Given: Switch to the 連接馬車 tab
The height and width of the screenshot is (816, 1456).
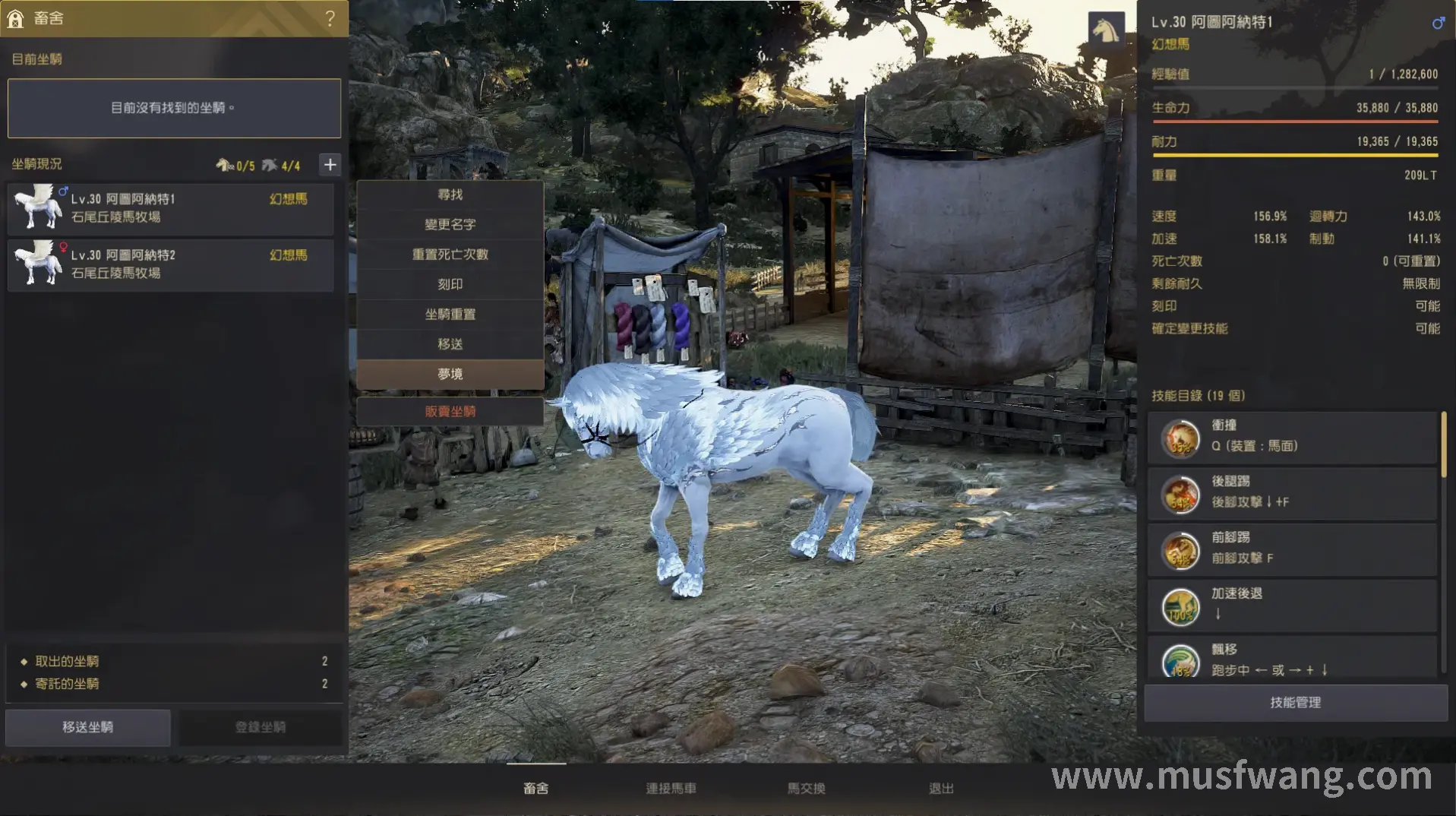Looking at the screenshot, I should click(x=671, y=789).
